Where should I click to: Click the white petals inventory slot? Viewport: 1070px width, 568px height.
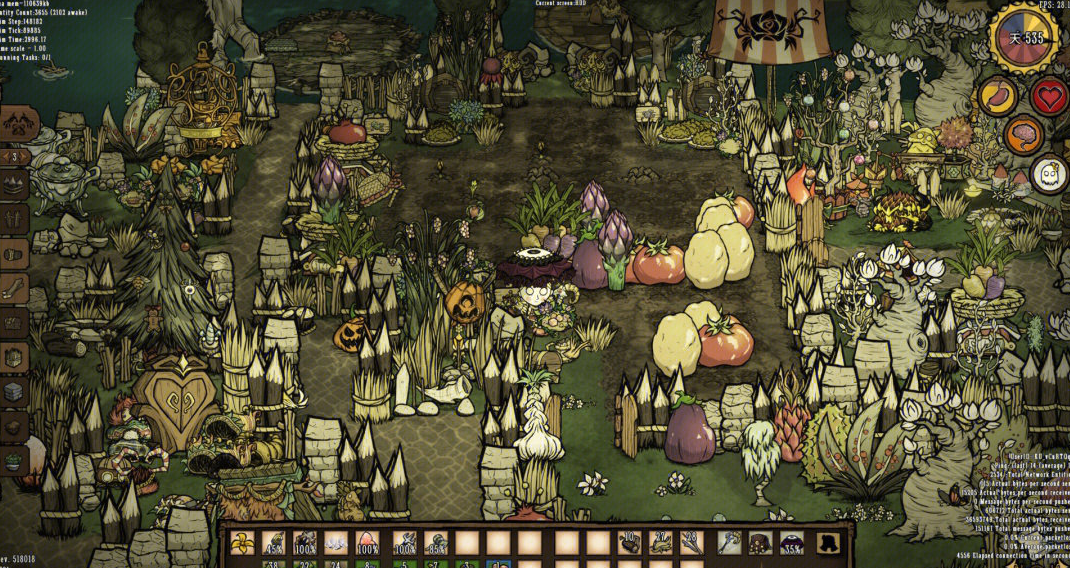pos(336,543)
